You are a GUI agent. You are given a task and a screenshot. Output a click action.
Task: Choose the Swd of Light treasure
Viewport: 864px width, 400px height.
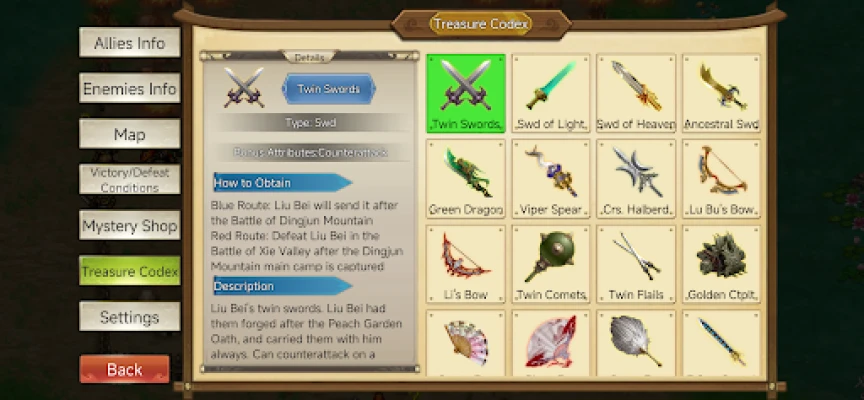[x=550, y=93]
